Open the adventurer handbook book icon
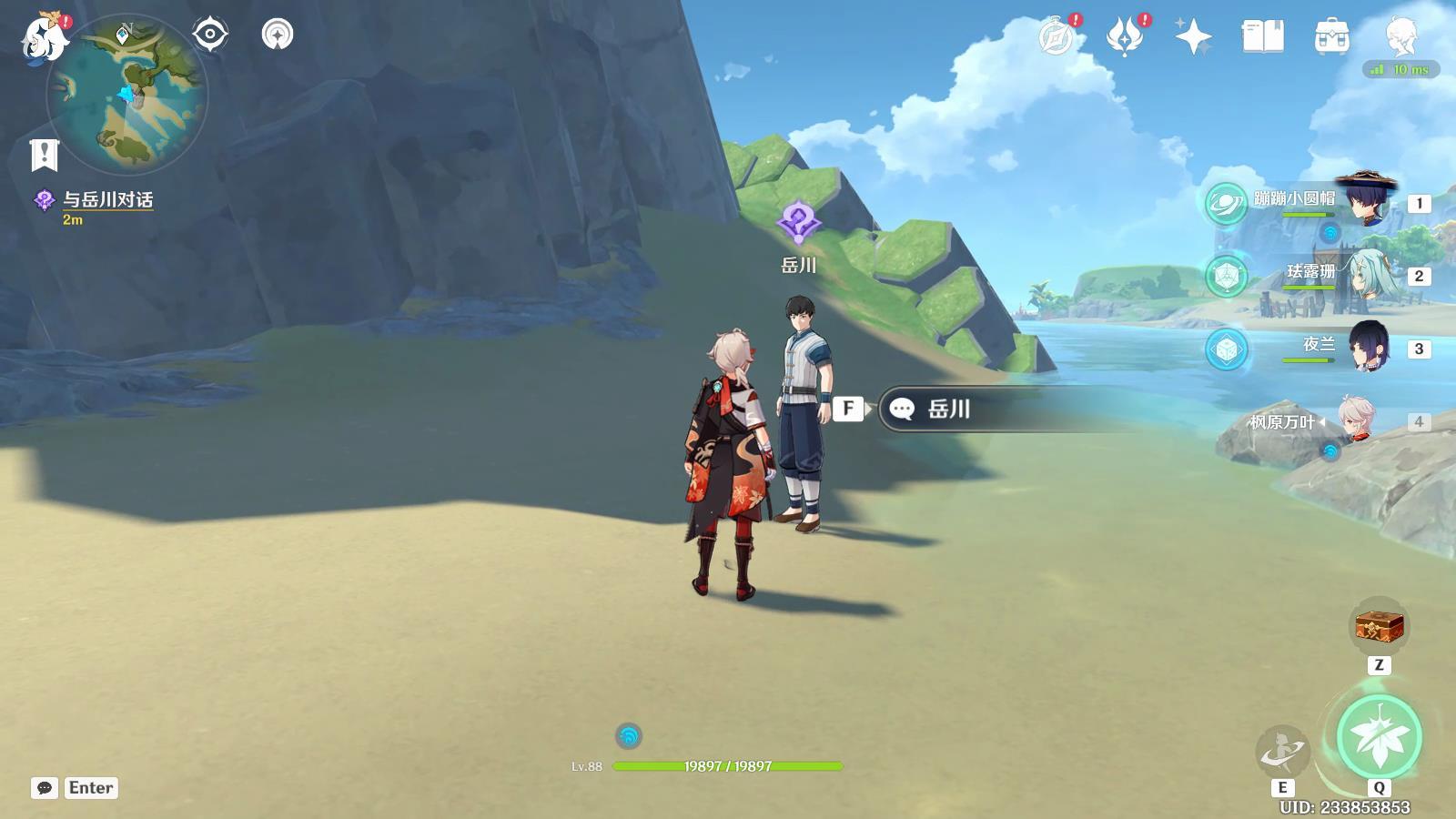The image size is (1456, 819). [x=1262, y=37]
